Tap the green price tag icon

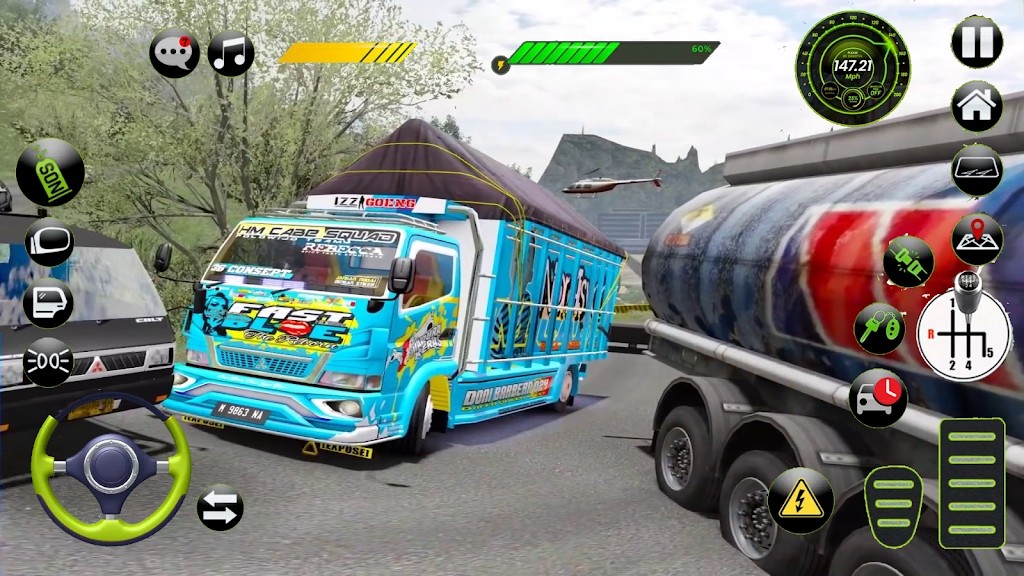50,172
